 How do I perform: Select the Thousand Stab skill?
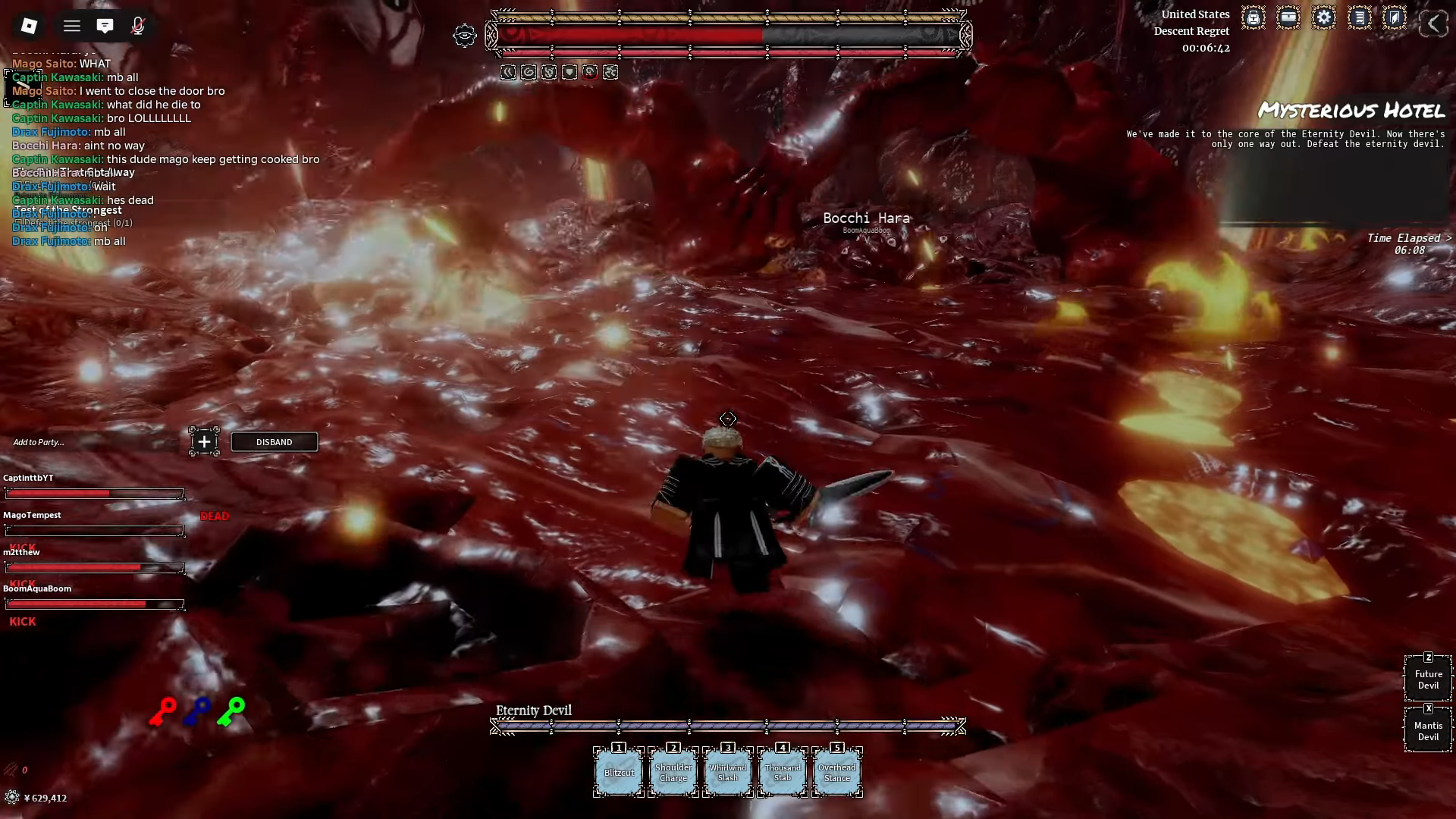click(x=783, y=772)
